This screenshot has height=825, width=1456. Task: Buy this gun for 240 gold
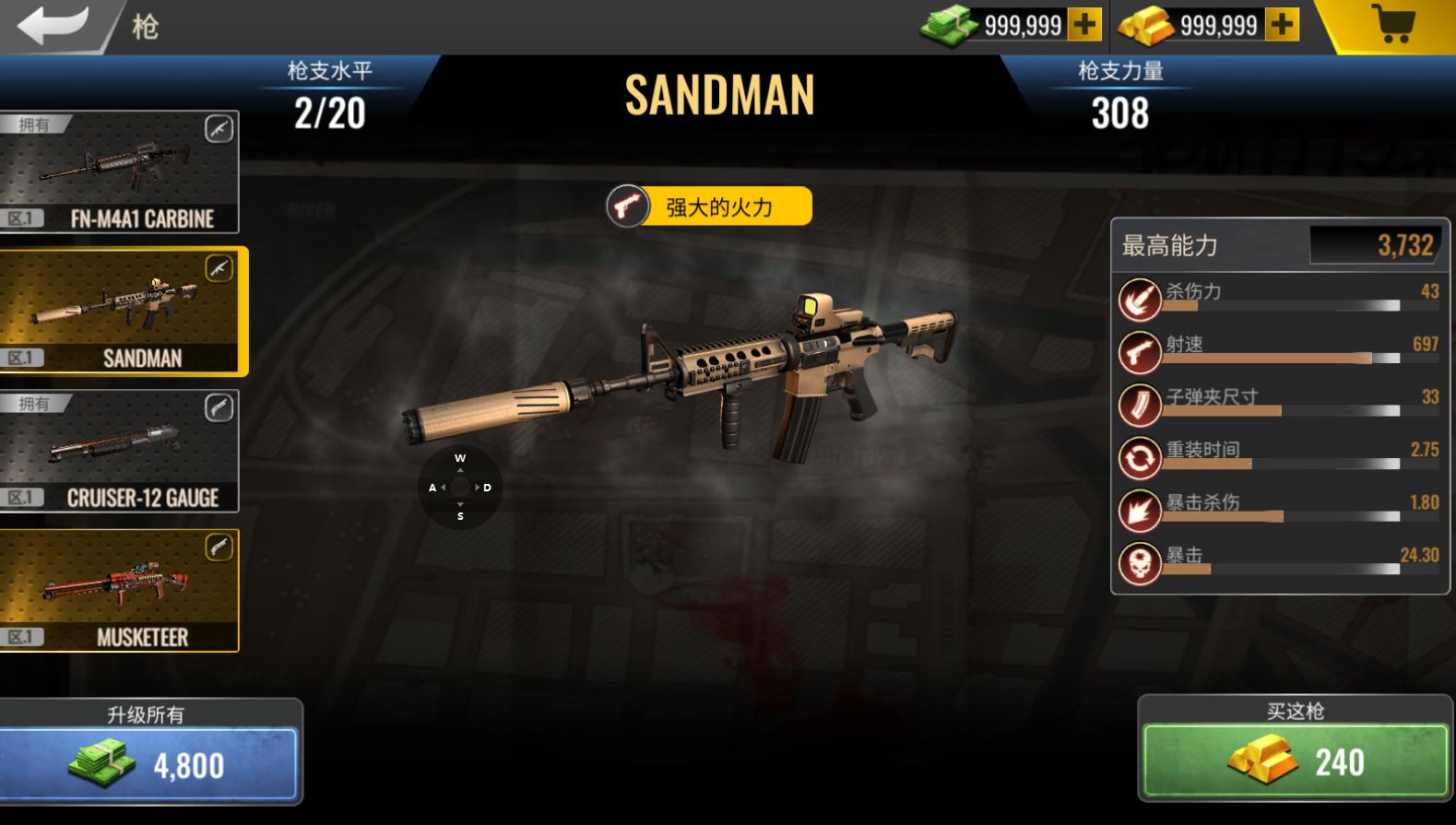1295,760
